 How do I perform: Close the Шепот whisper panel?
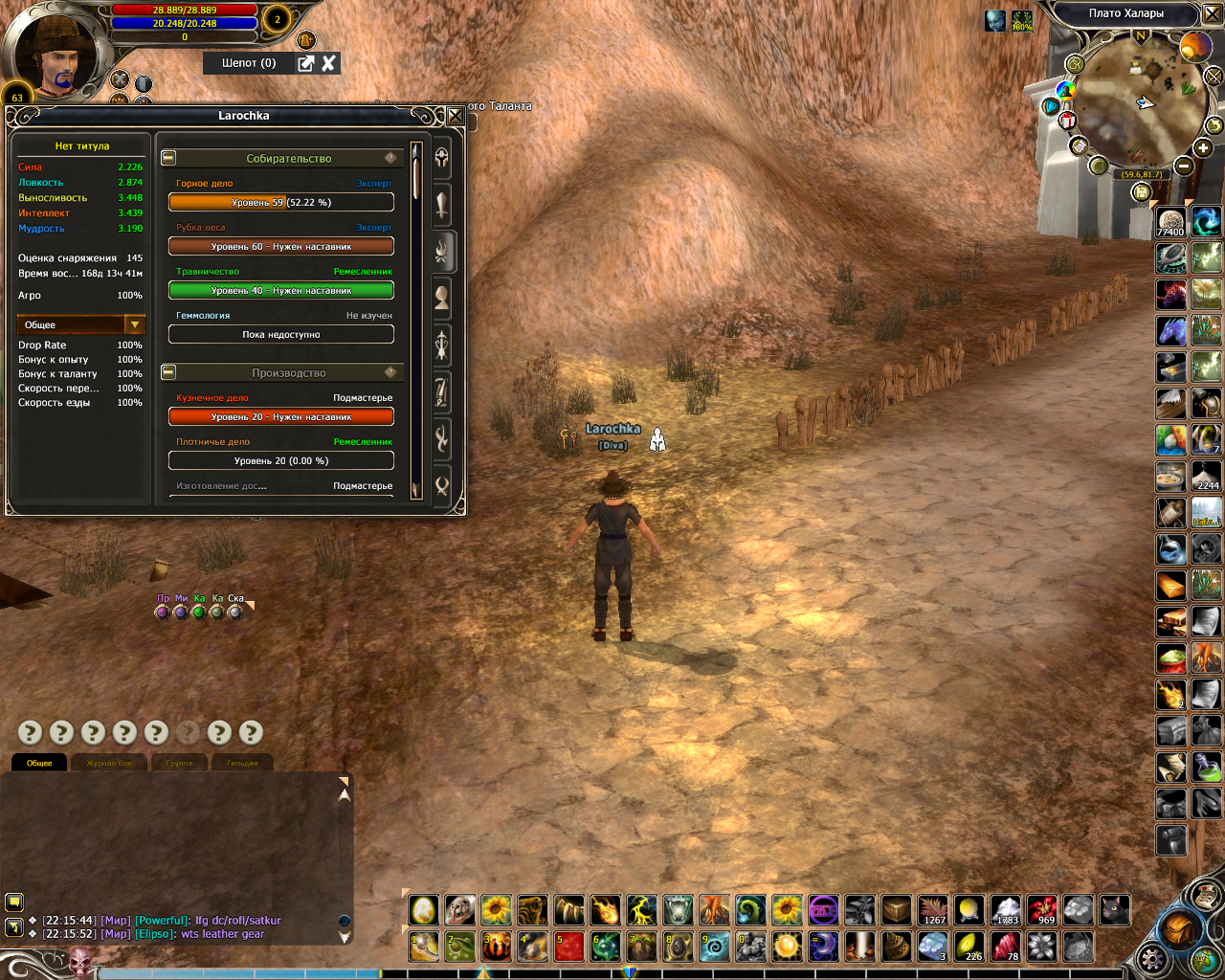pos(328,63)
